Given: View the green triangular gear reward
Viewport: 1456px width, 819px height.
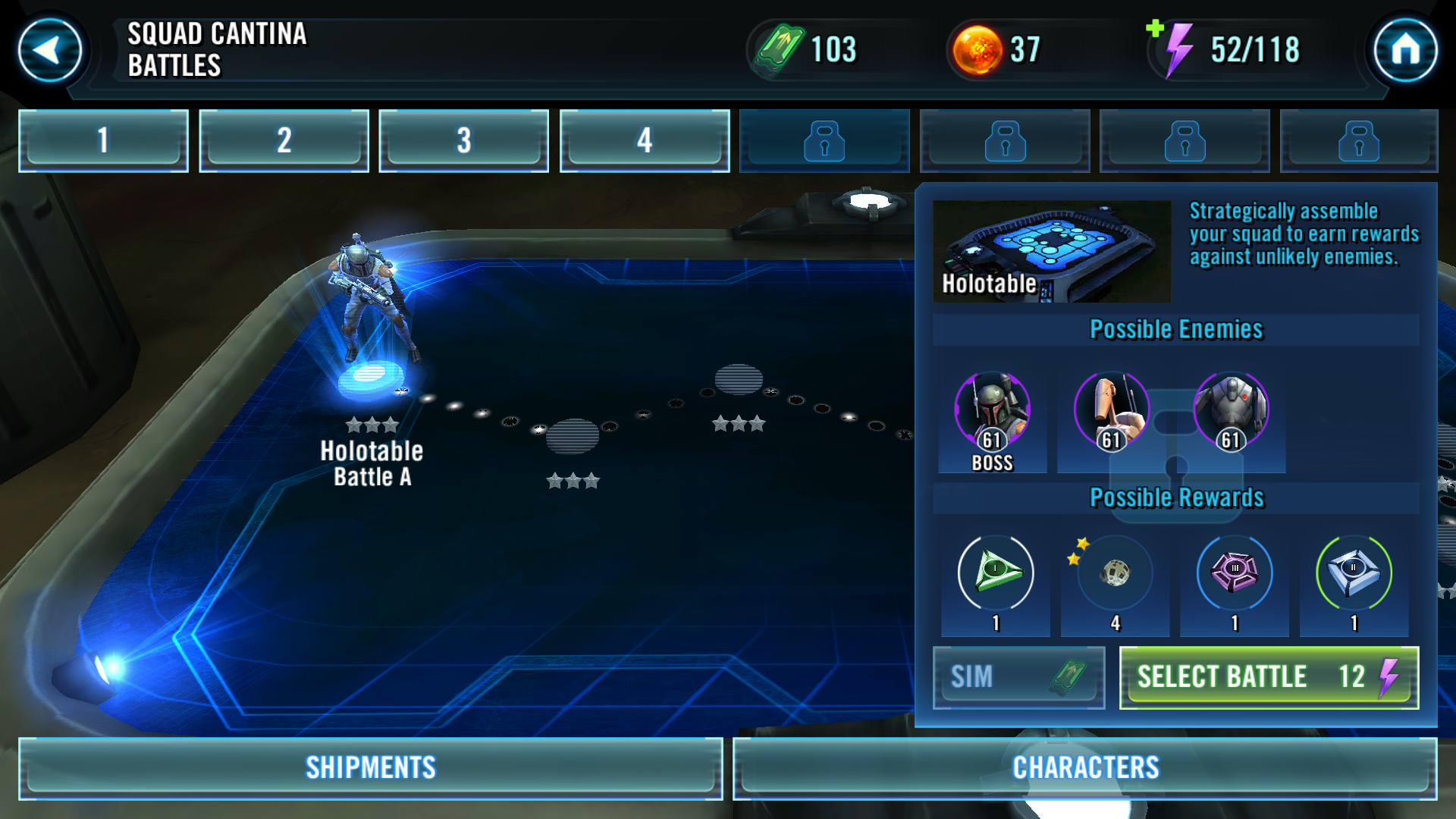Looking at the screenshot, I should 996,573.
